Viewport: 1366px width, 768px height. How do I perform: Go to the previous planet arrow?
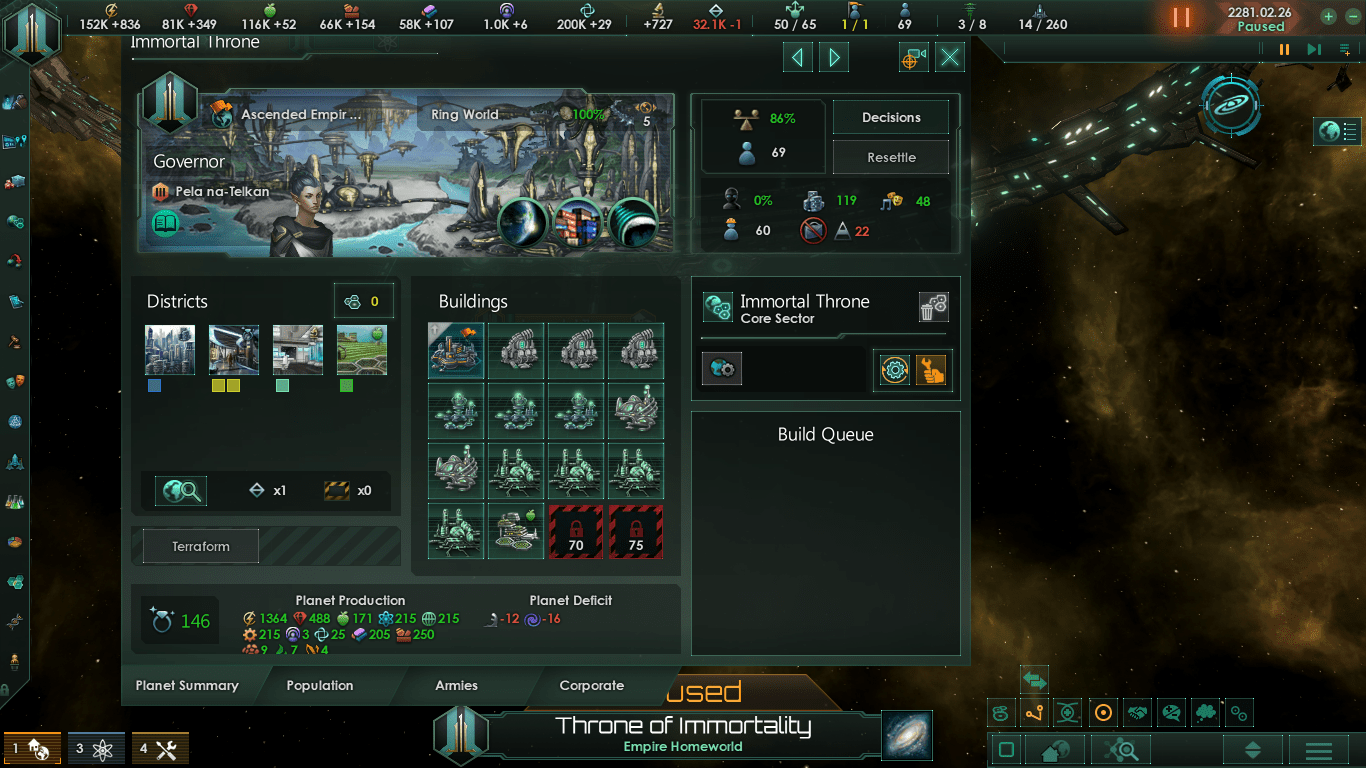(797, 58)
